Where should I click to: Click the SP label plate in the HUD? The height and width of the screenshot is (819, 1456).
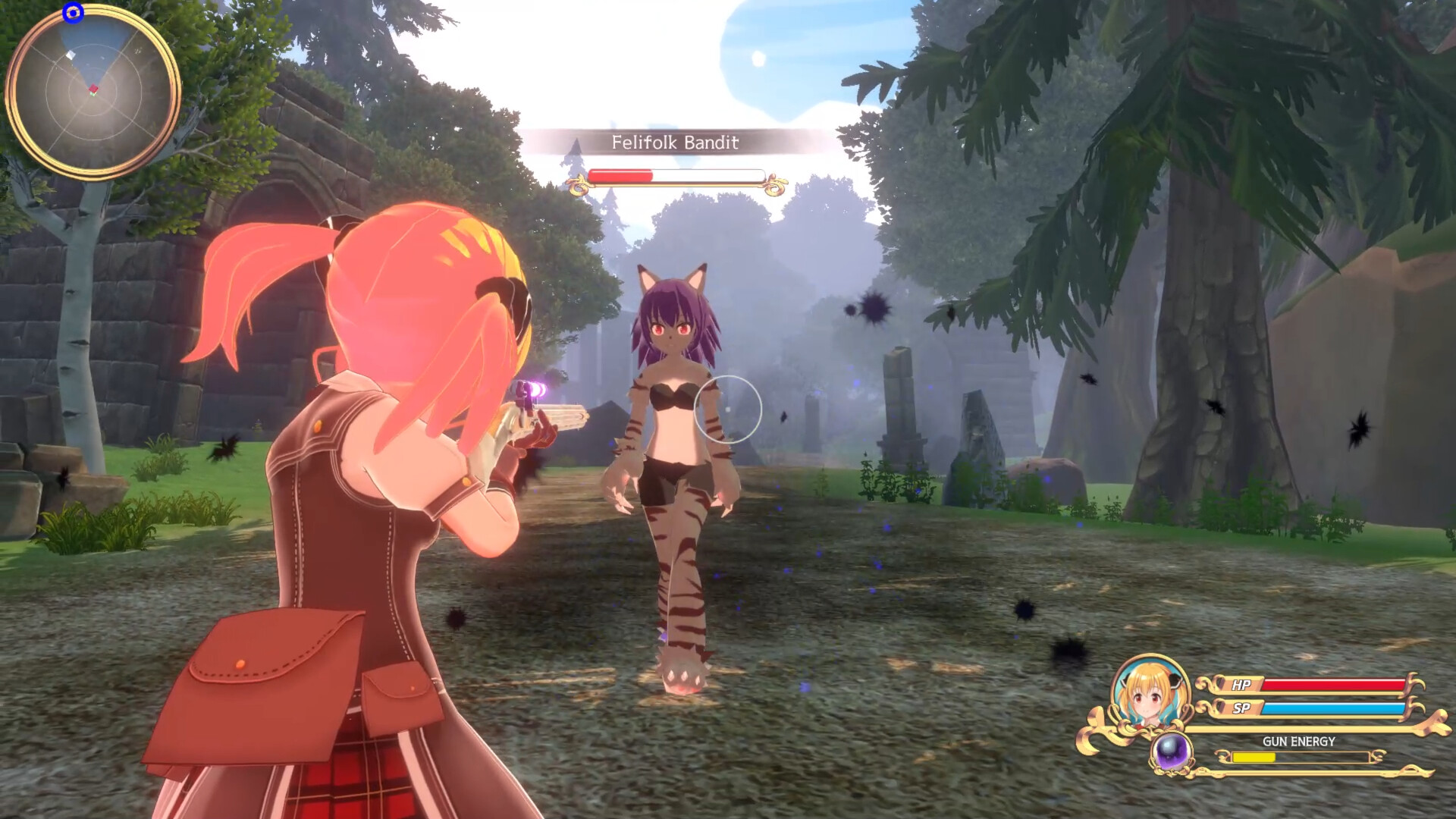(x=1241, y=708)
